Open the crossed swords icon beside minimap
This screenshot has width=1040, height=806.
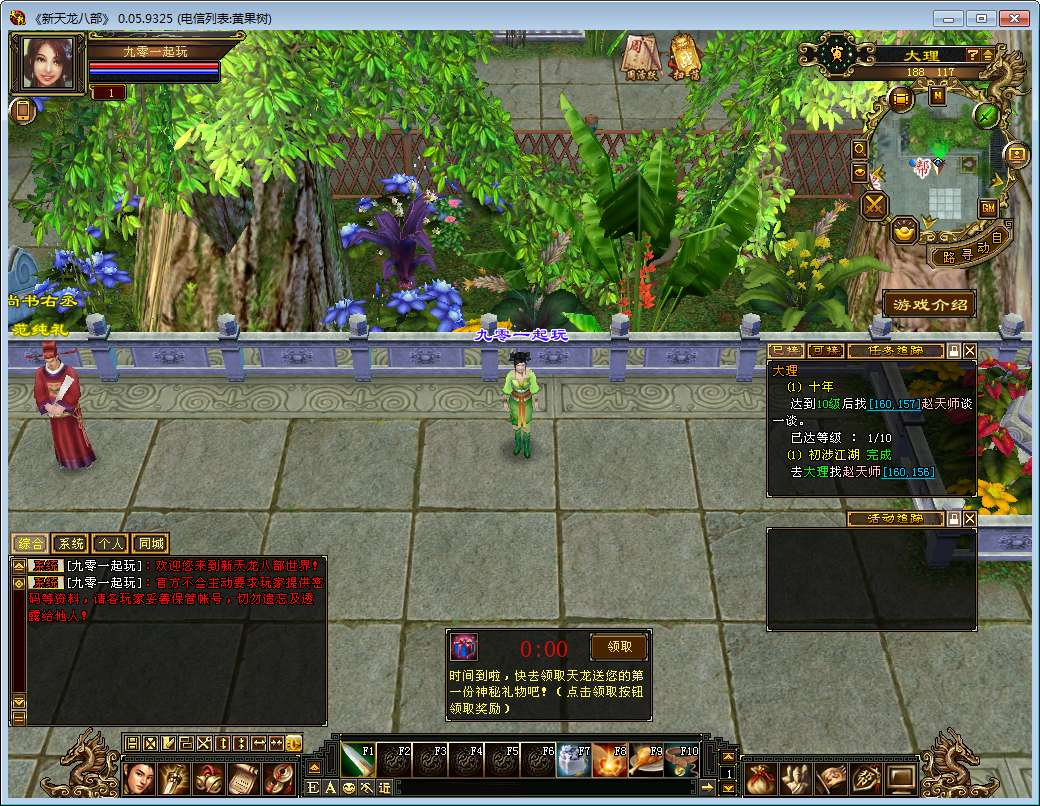click(x=876, y=206)
